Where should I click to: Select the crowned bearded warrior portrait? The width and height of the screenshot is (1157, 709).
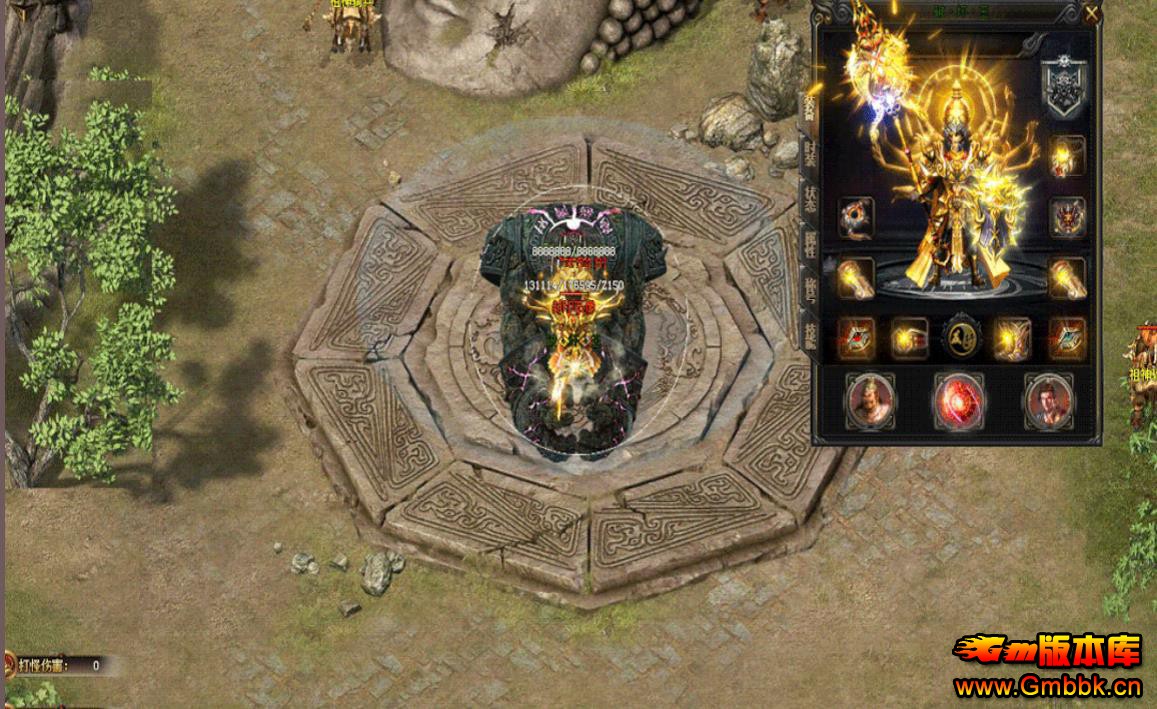pyautogui.click(x=870, y=401)
